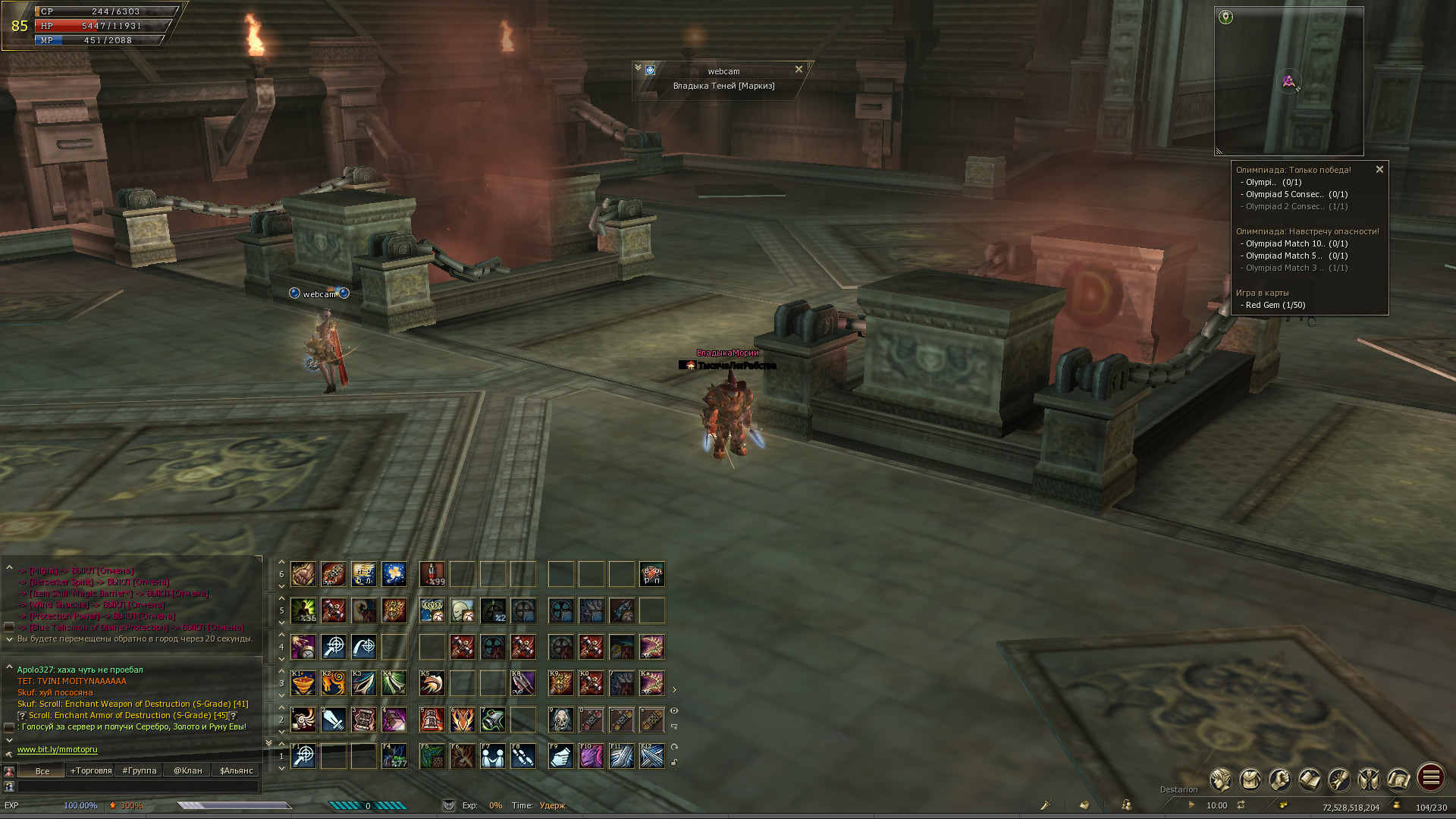
Task: Activate the F7 party handshake action
Action: 493,756
